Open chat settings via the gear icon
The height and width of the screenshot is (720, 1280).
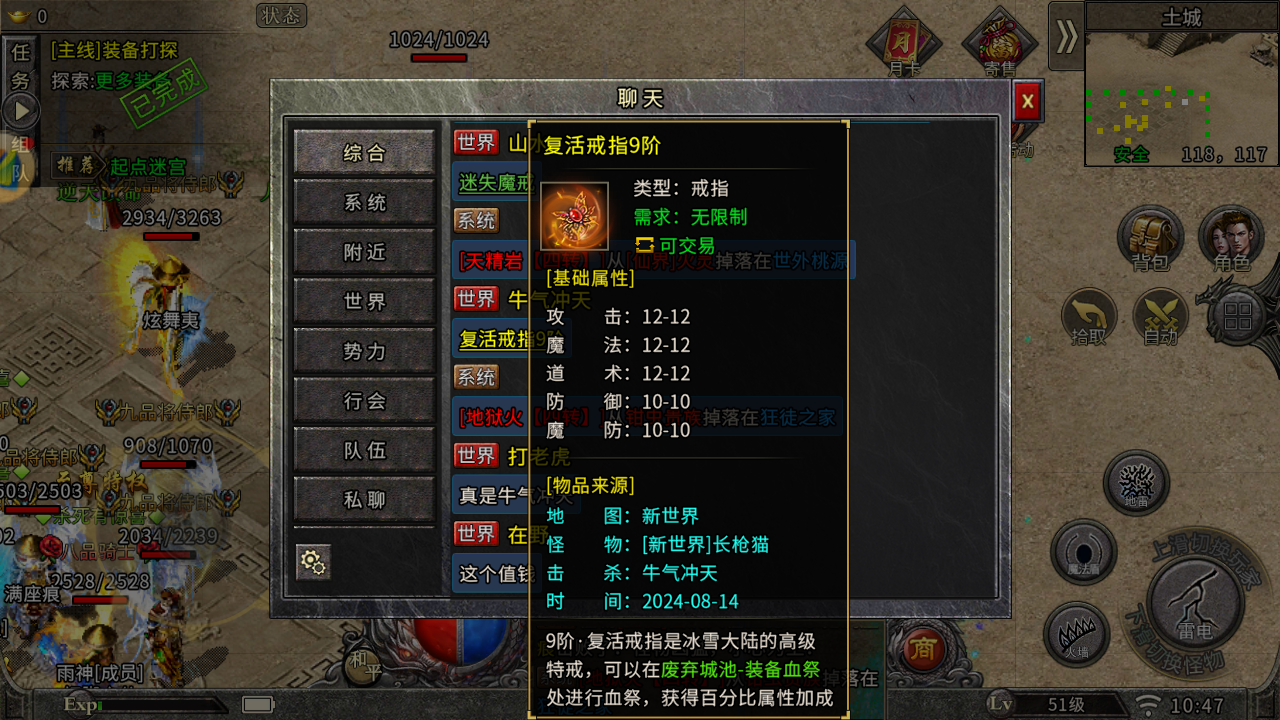(314, 563)
